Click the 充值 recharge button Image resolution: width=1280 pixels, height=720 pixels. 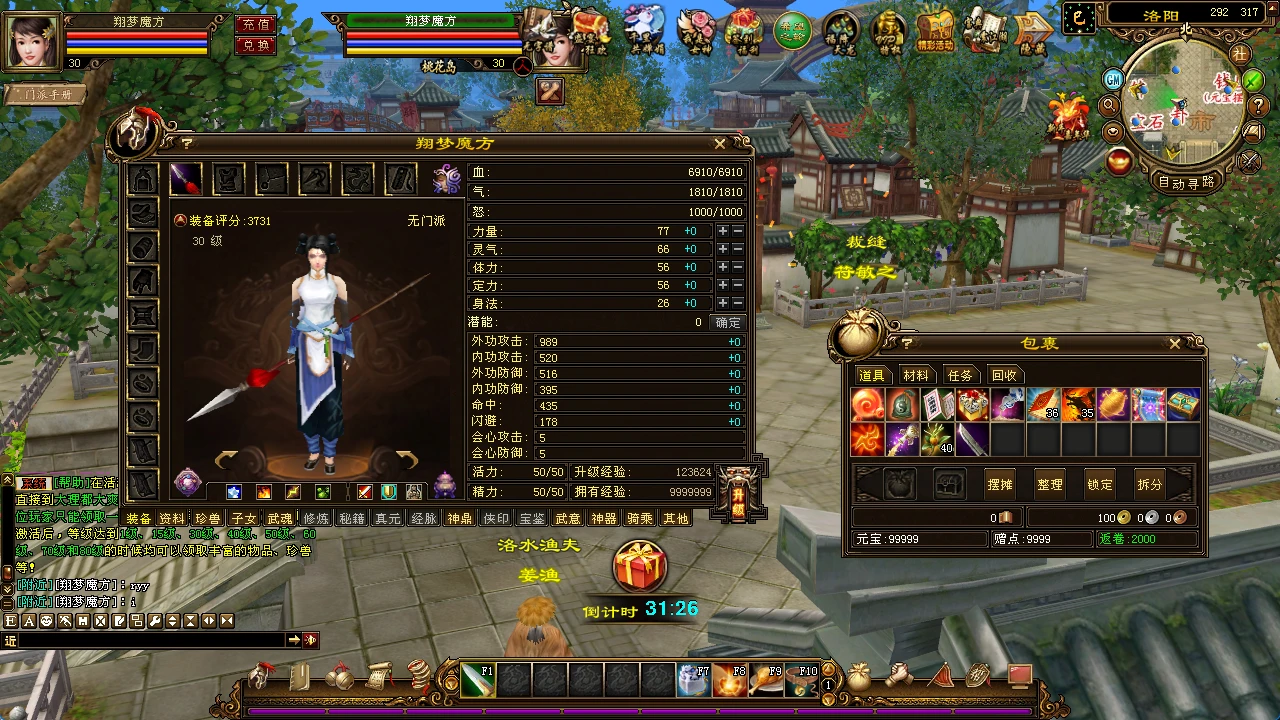click(x=256, y=24)
